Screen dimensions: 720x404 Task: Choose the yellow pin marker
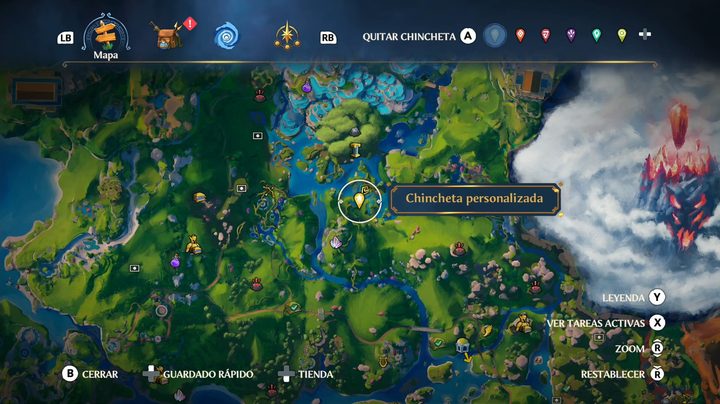621,36
